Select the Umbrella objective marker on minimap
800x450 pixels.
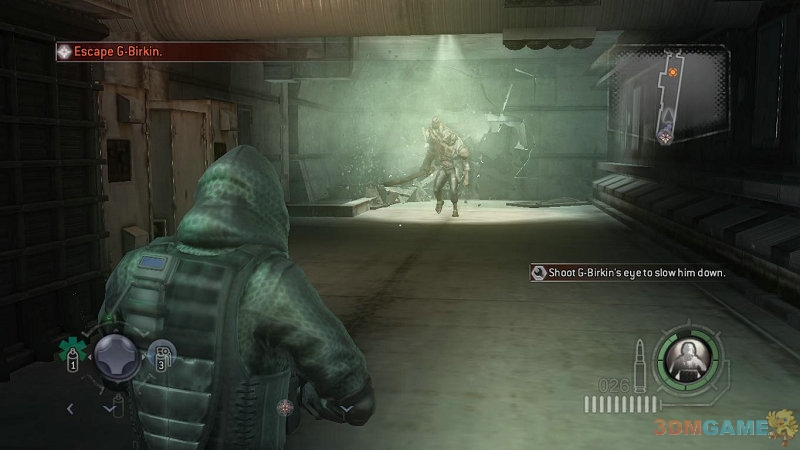[x=665, y=137]
